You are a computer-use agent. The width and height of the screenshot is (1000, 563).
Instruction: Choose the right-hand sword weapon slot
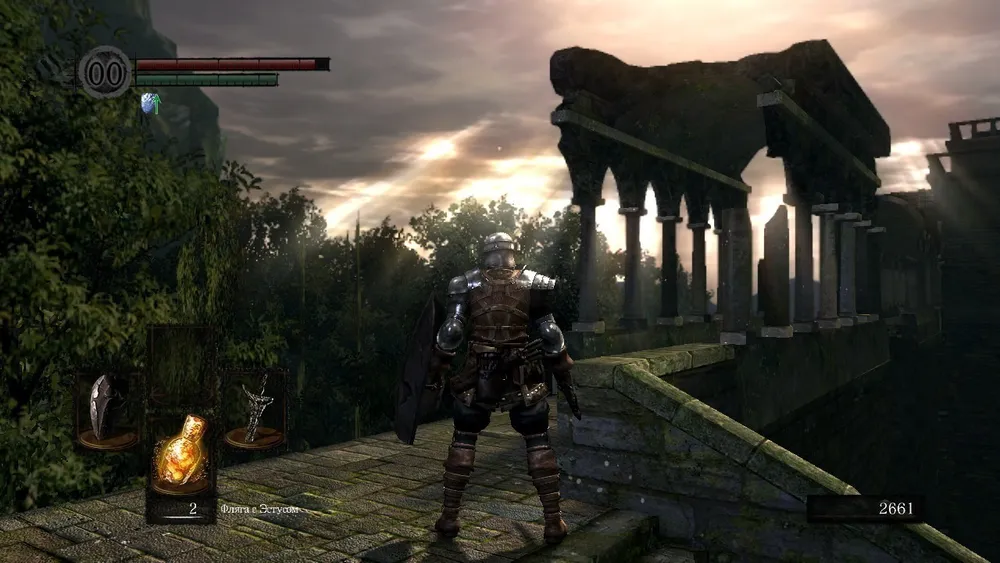coord(254,409)
